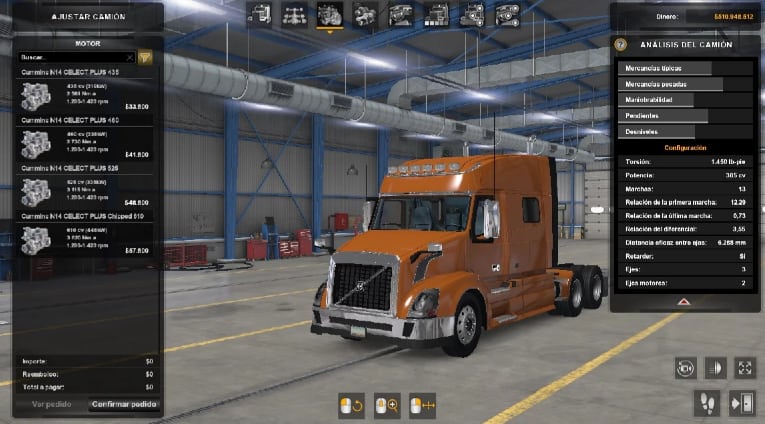
Task: Switch to the transmission category tab
Action: [x=365, y=14]
